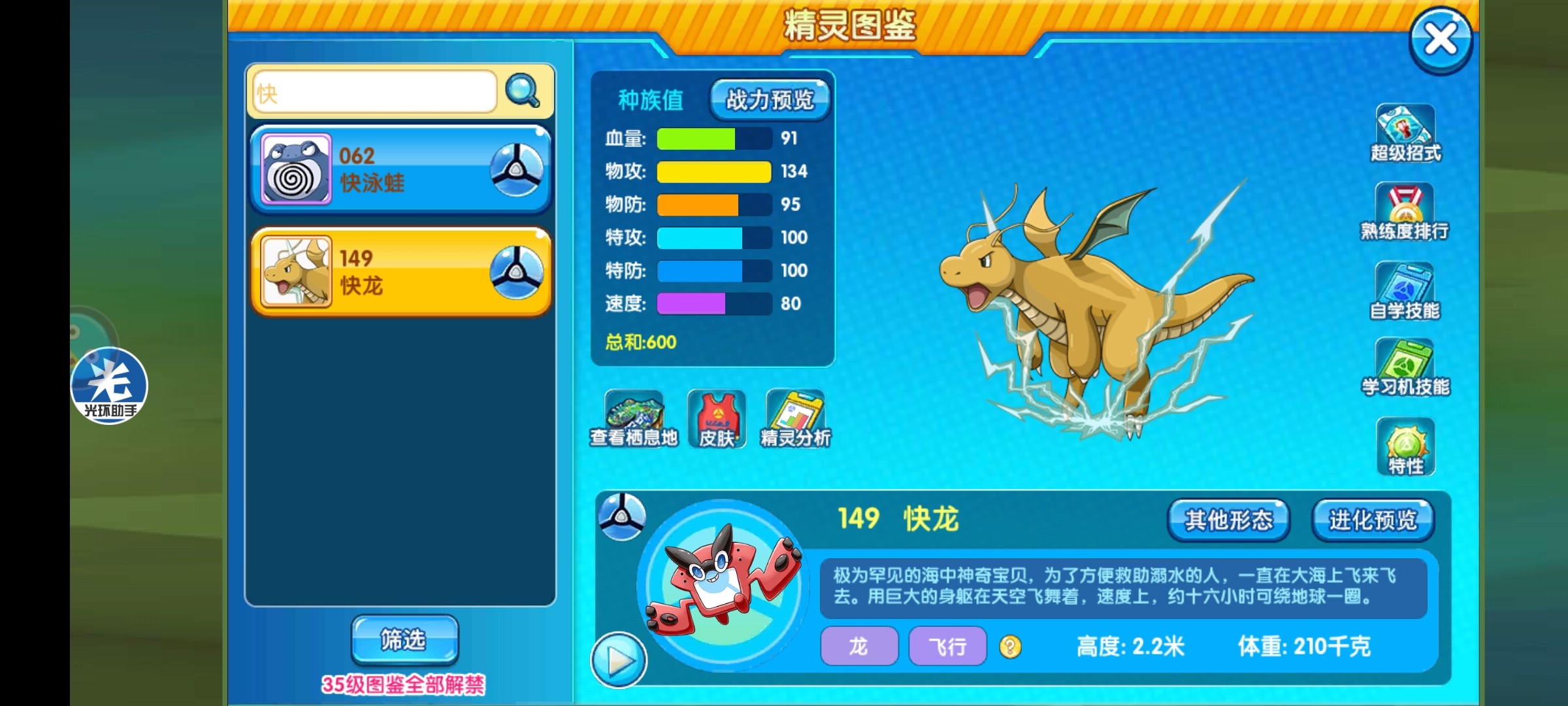Open 熟练度排行 ranking

tap(1405, 212)
